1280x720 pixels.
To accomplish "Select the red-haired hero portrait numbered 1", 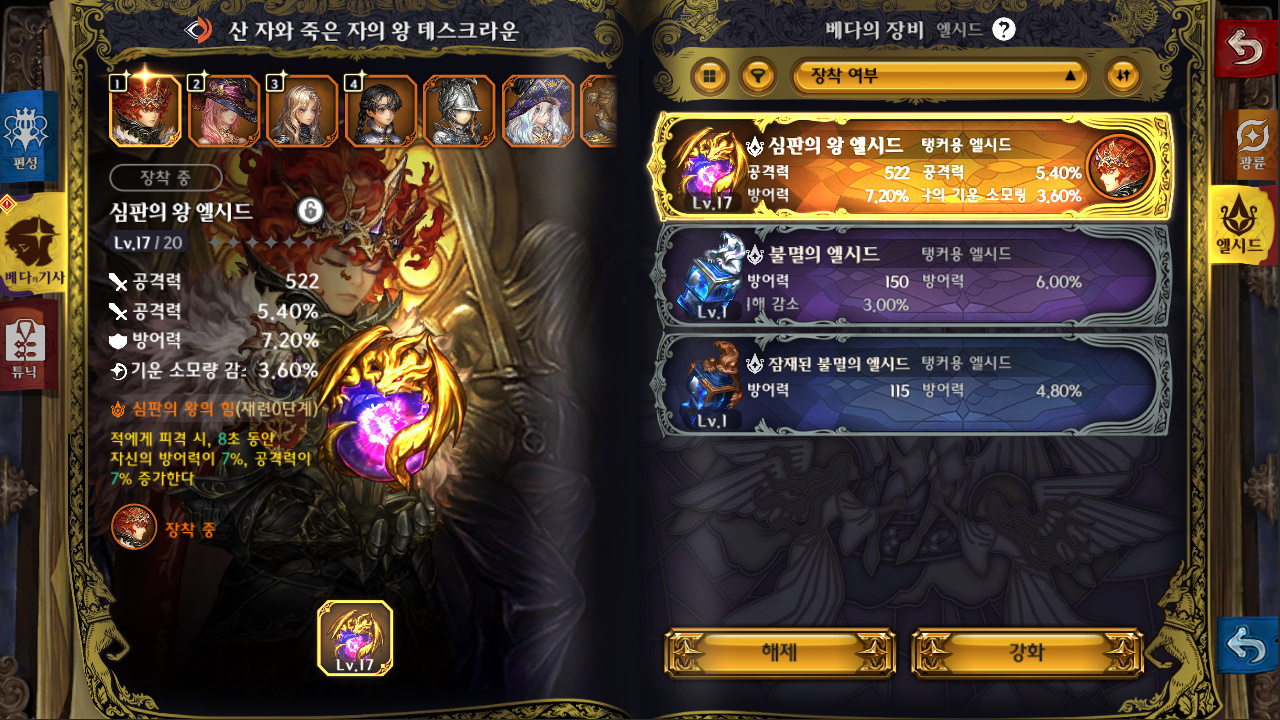I will (145, 111).
